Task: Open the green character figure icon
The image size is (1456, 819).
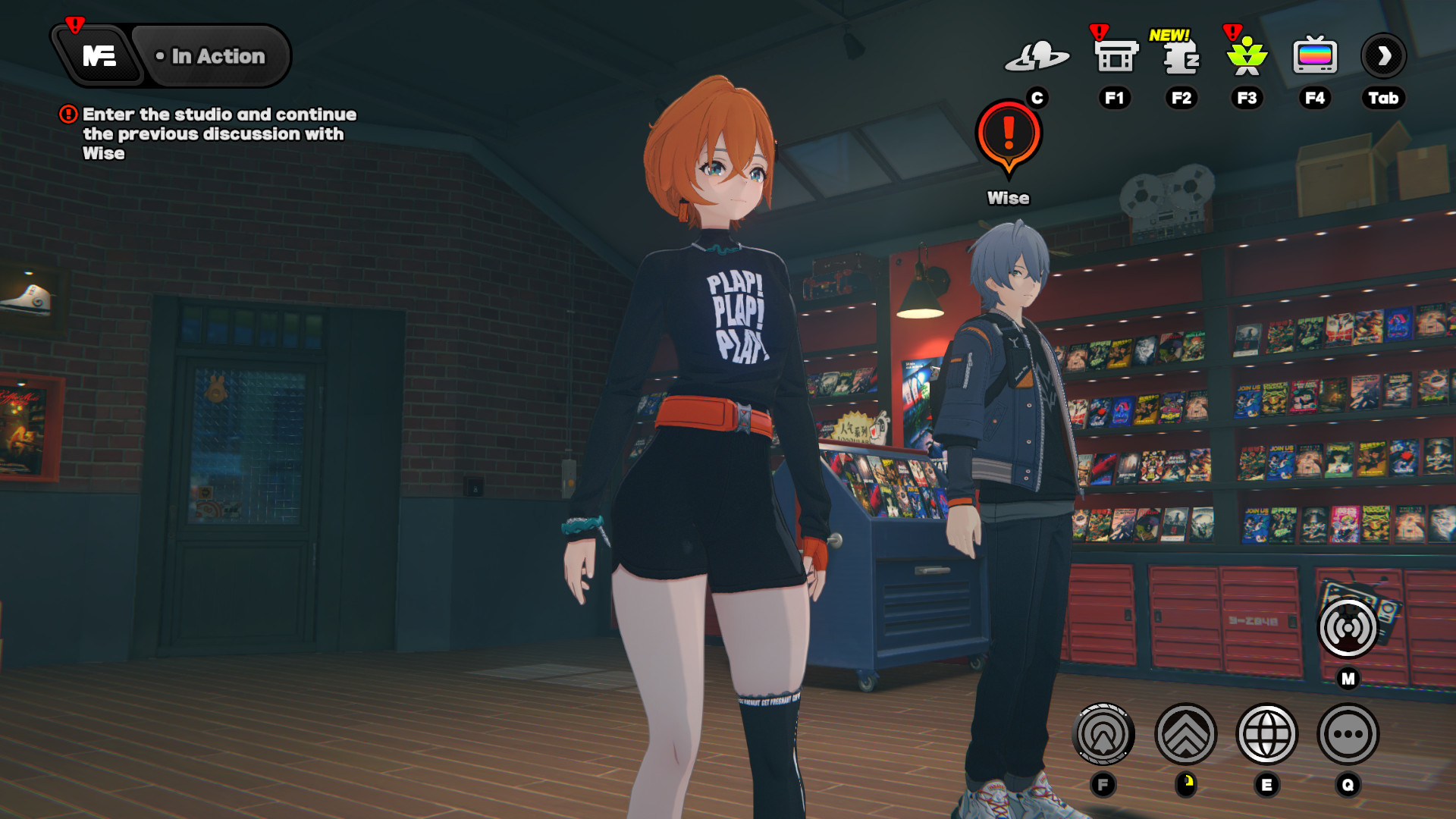Action: point(1247,56)
